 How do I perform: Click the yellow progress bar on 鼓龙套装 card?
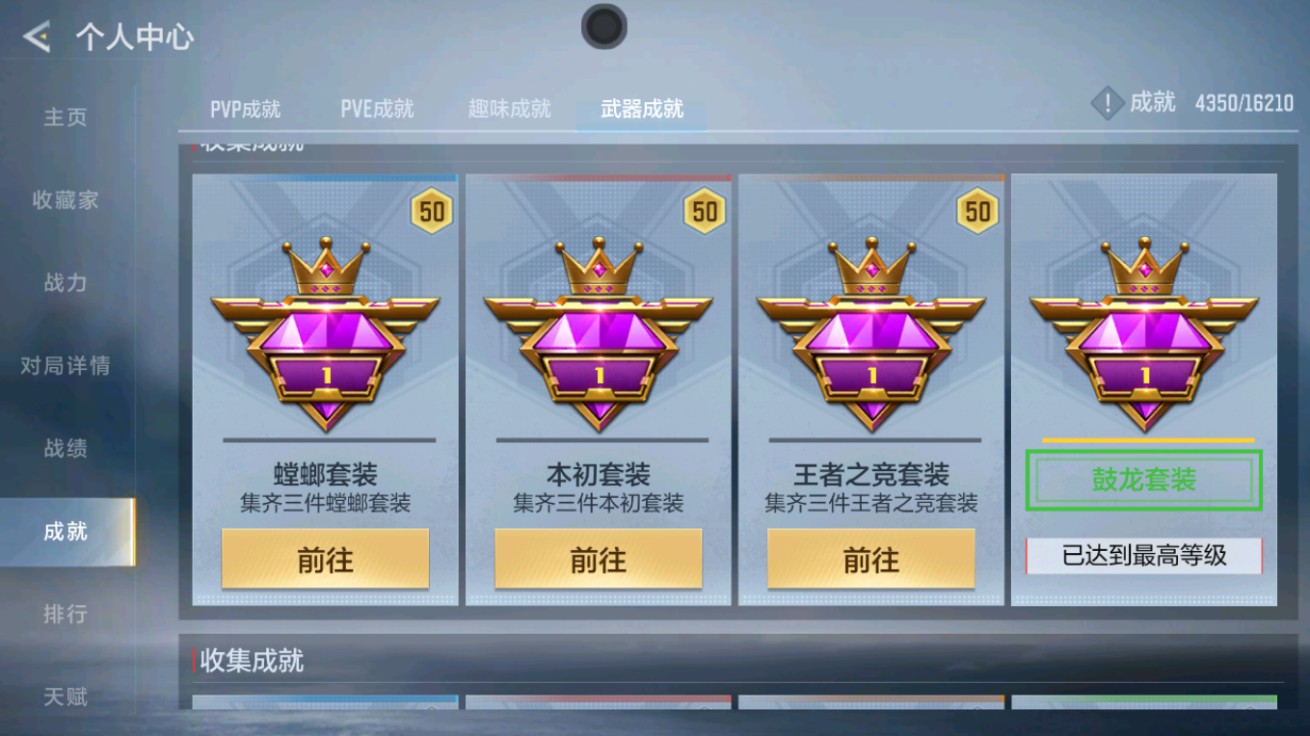[1143, 438]
